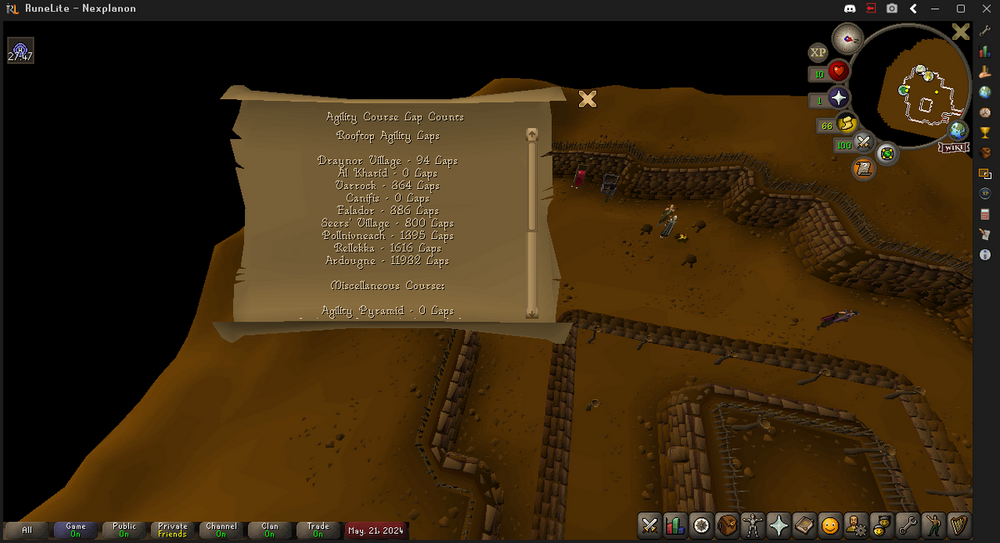Image resolution: width=1000 pixels, height=543 pixels.
Task: Switch chat filter to All
Action: (x=27, y=530)
